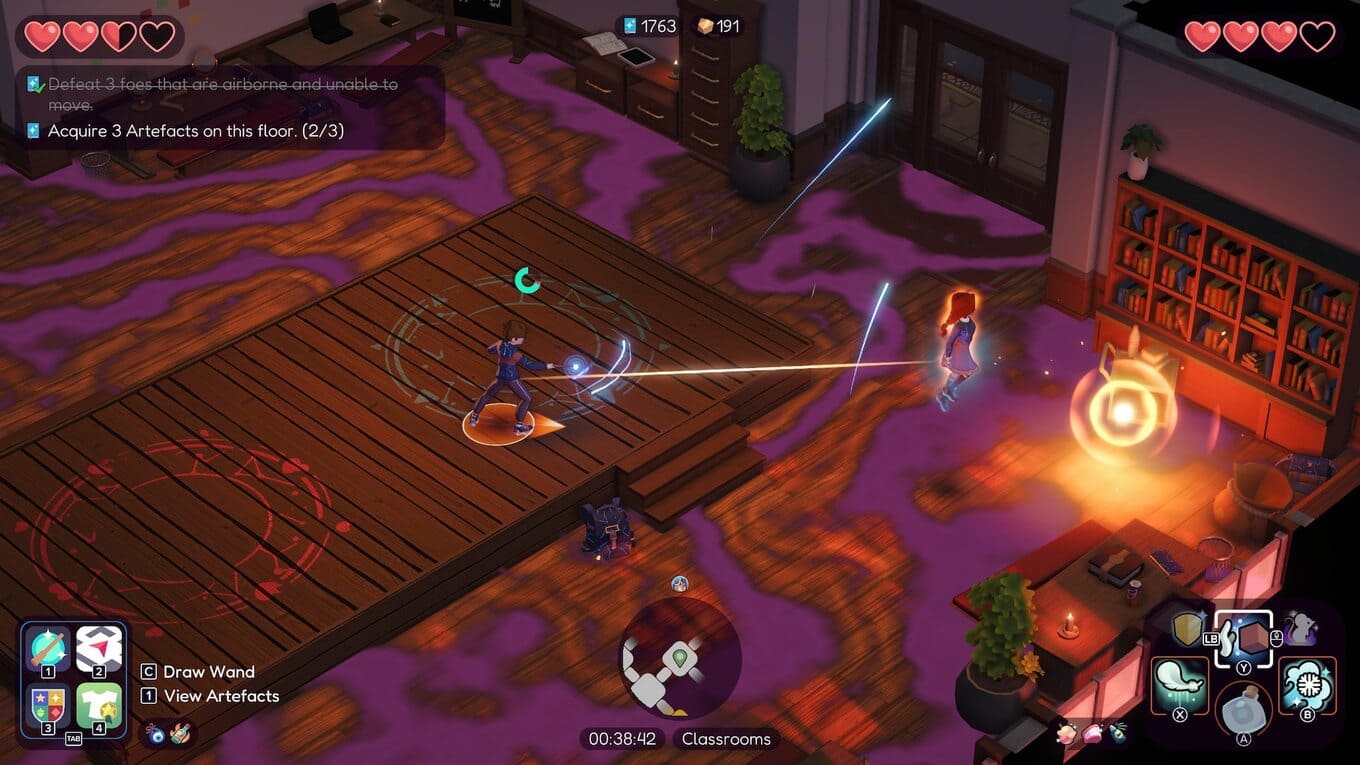Select the glove and cube levitation spell

tap(1245, 639)
